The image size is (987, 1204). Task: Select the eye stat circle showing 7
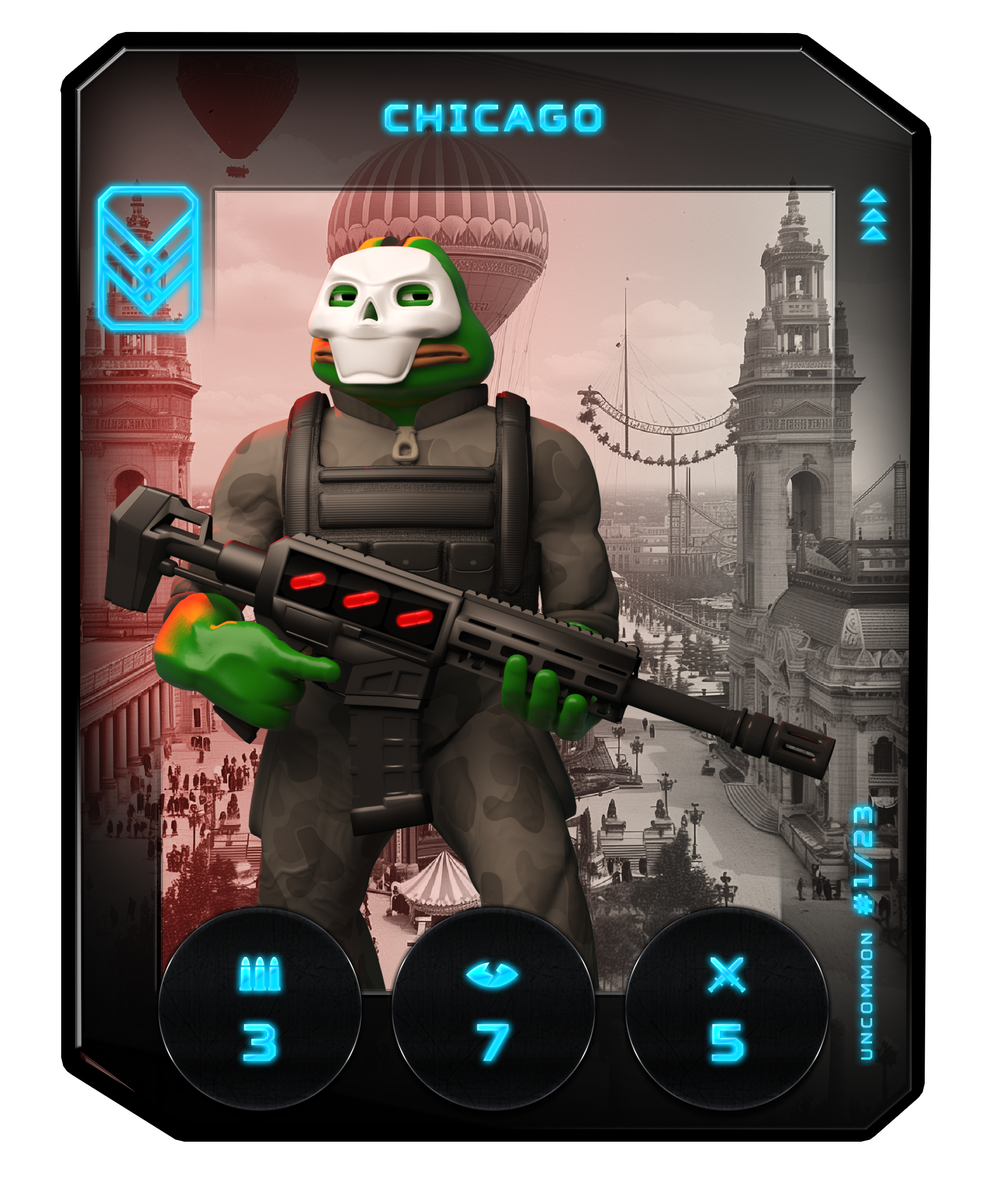[x=493, y=1008]
